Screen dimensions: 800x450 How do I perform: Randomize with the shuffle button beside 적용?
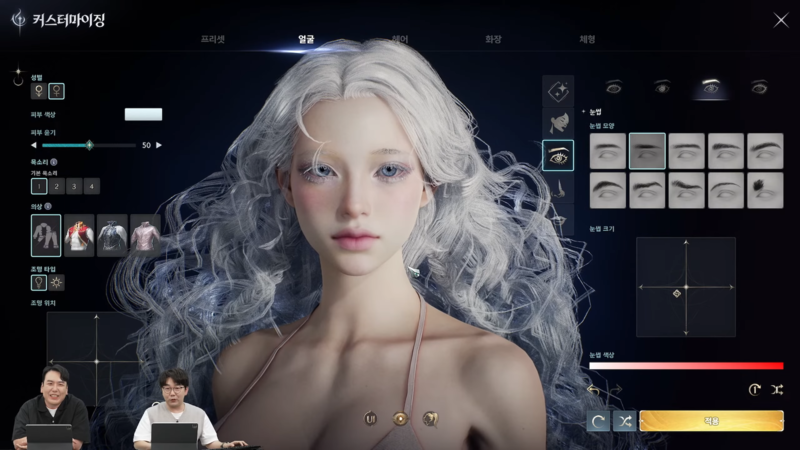(x=625, y=421)
